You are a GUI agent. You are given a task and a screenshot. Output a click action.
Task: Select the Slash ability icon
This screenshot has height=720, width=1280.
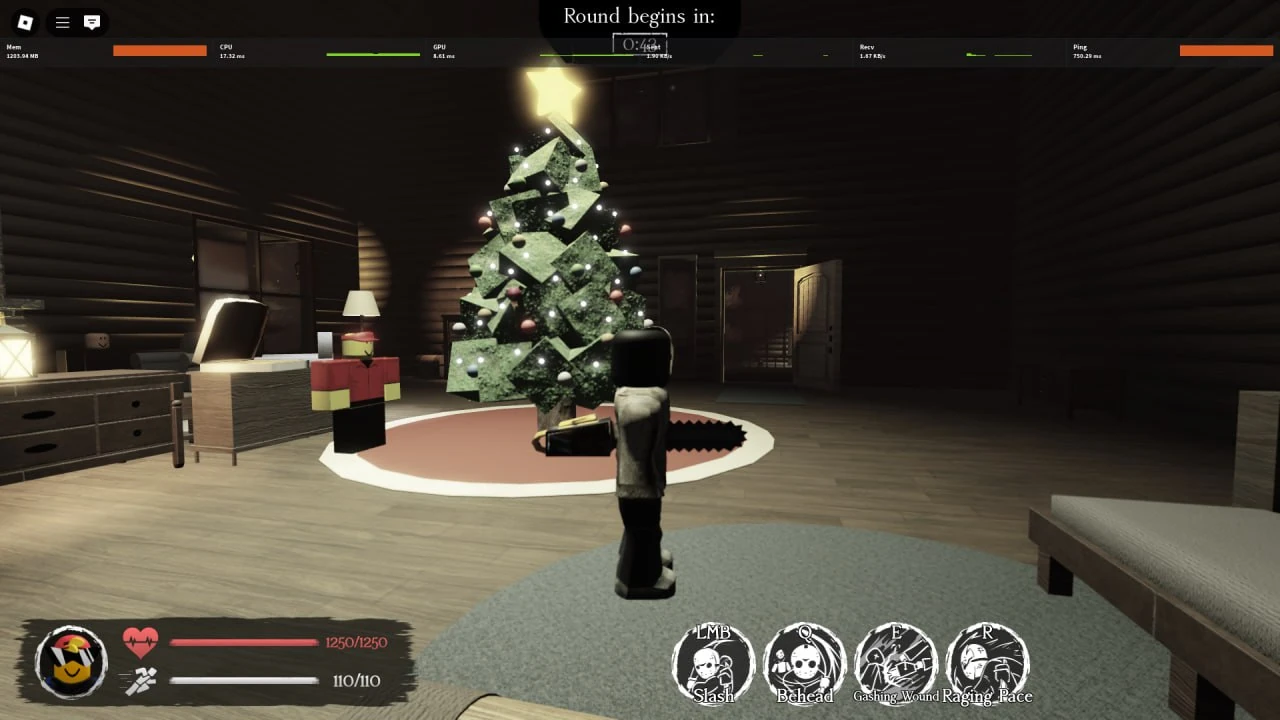[x=712, y=660]
